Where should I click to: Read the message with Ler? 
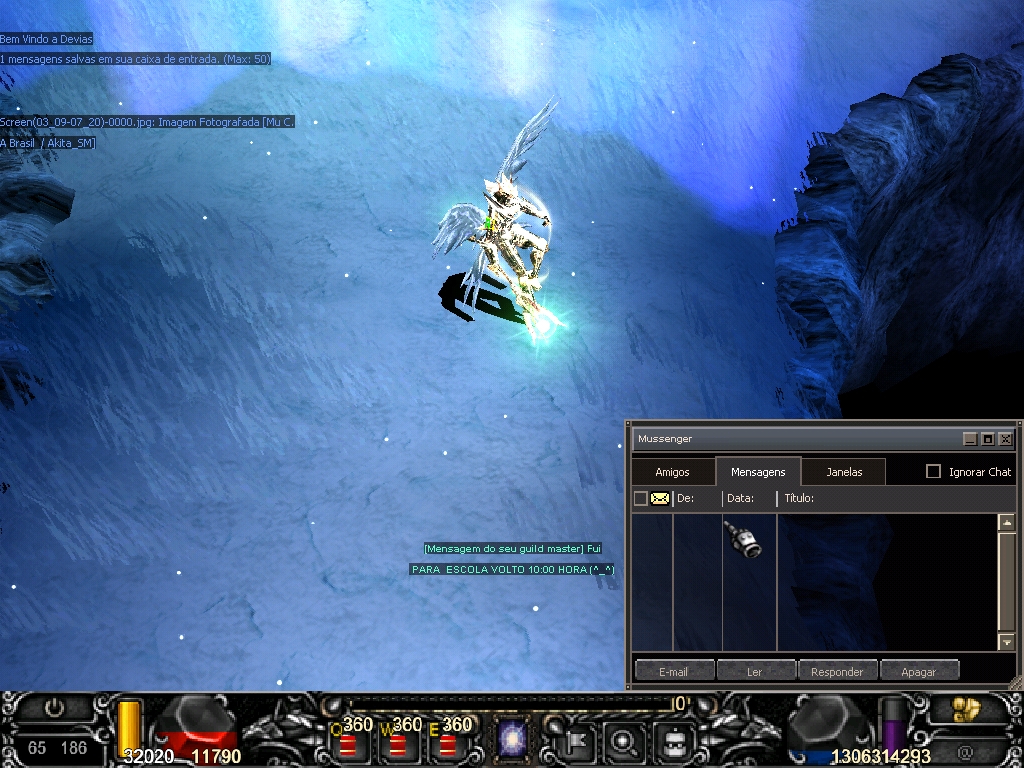pyautogui.click(x=755, y=671)
